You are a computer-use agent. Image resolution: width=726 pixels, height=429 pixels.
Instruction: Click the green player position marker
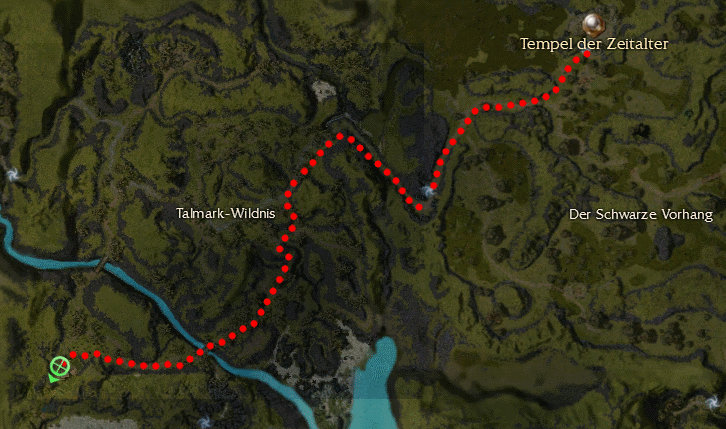[59, 367]
